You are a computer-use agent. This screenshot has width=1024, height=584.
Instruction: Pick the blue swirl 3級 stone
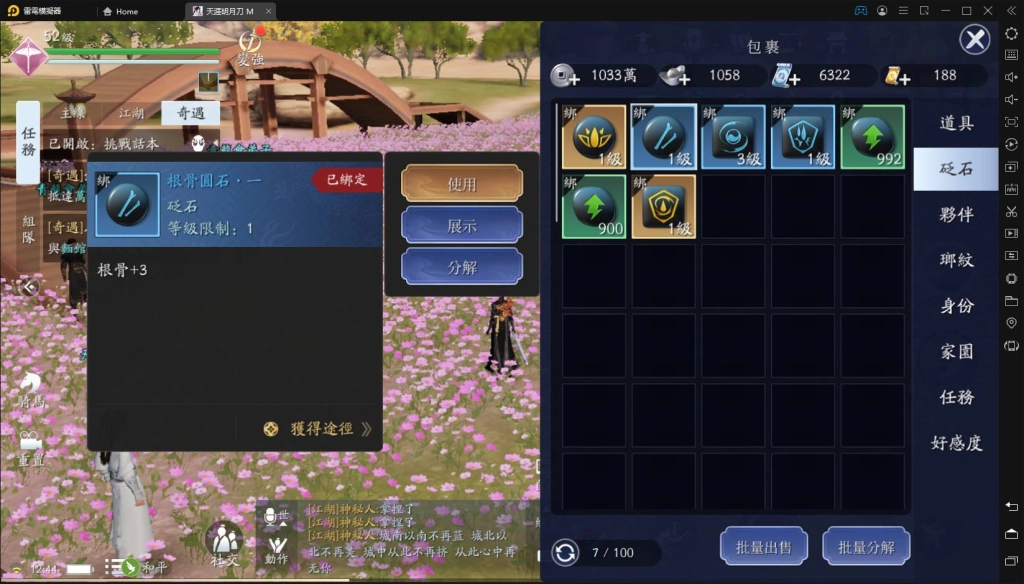point(733,137)
